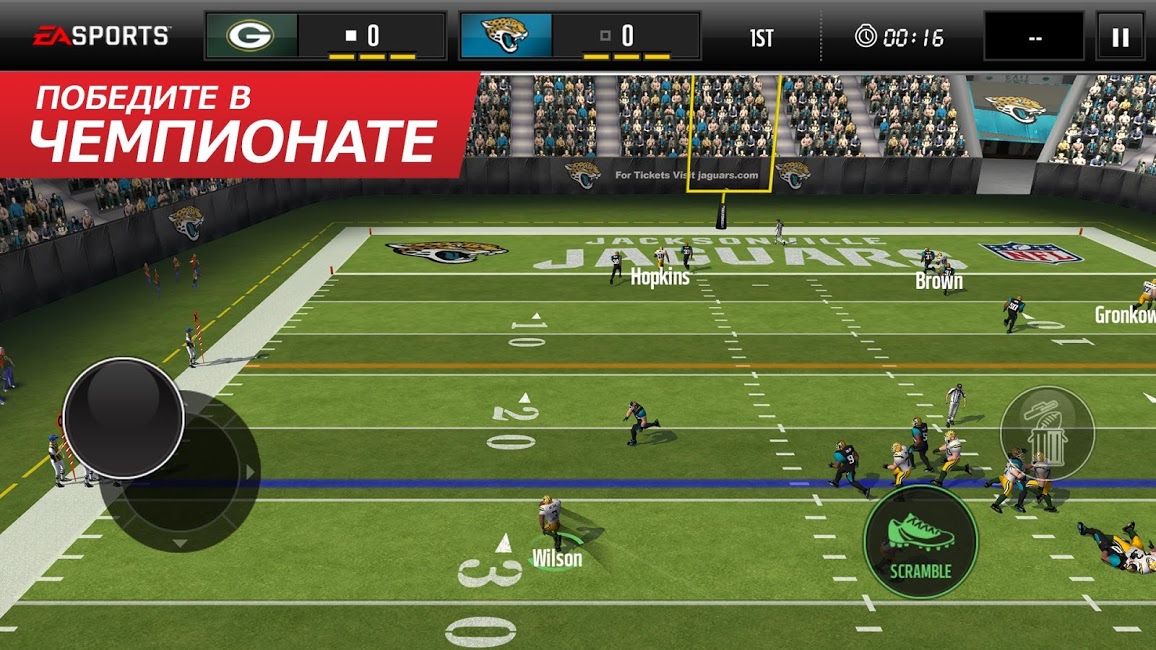Pass to receiver labeled Brown
The height and width of the screenshot is (650, 1156).
[x=938, y=280]
